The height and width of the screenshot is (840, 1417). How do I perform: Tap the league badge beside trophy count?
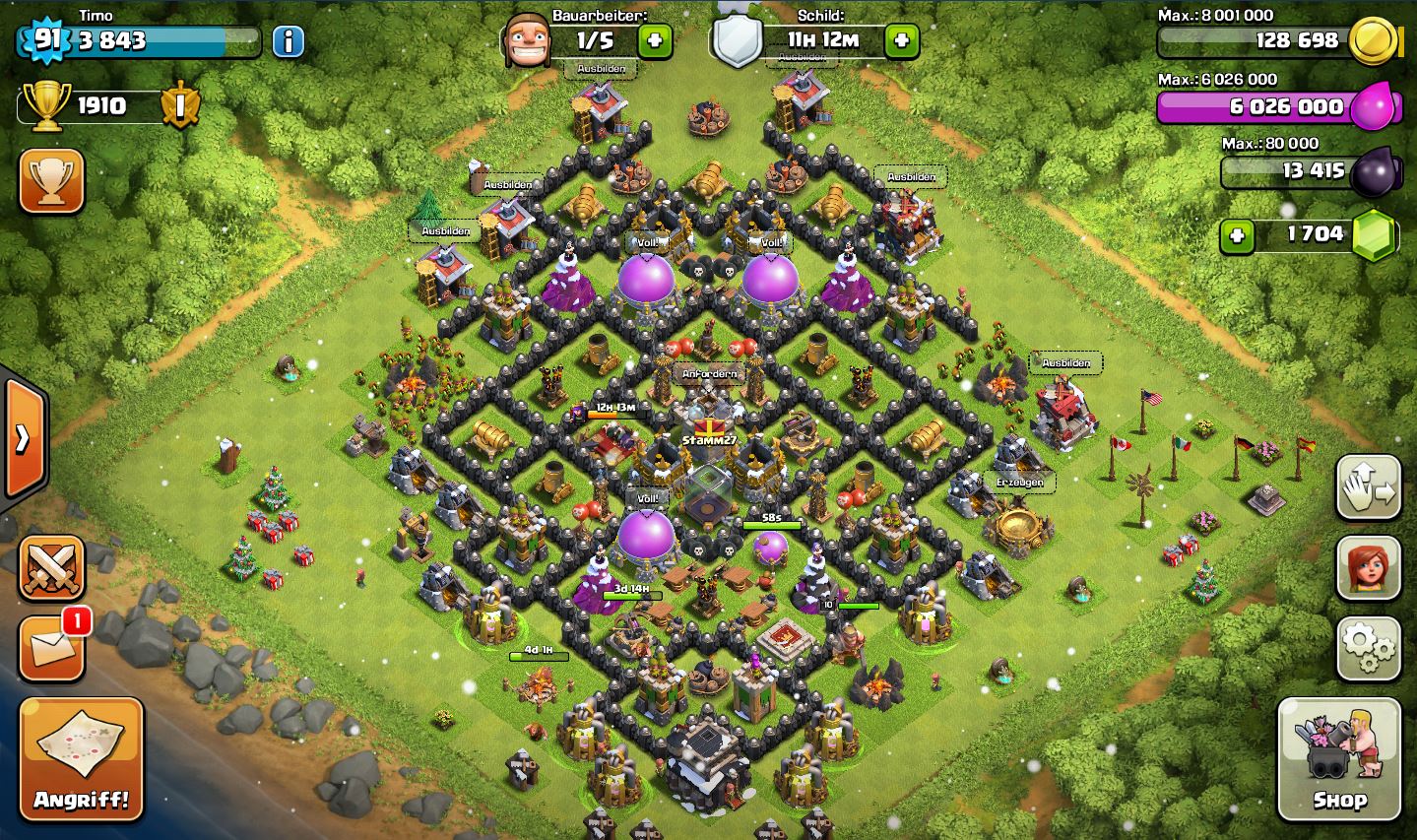pyautogui.click(x=180, y=105)
